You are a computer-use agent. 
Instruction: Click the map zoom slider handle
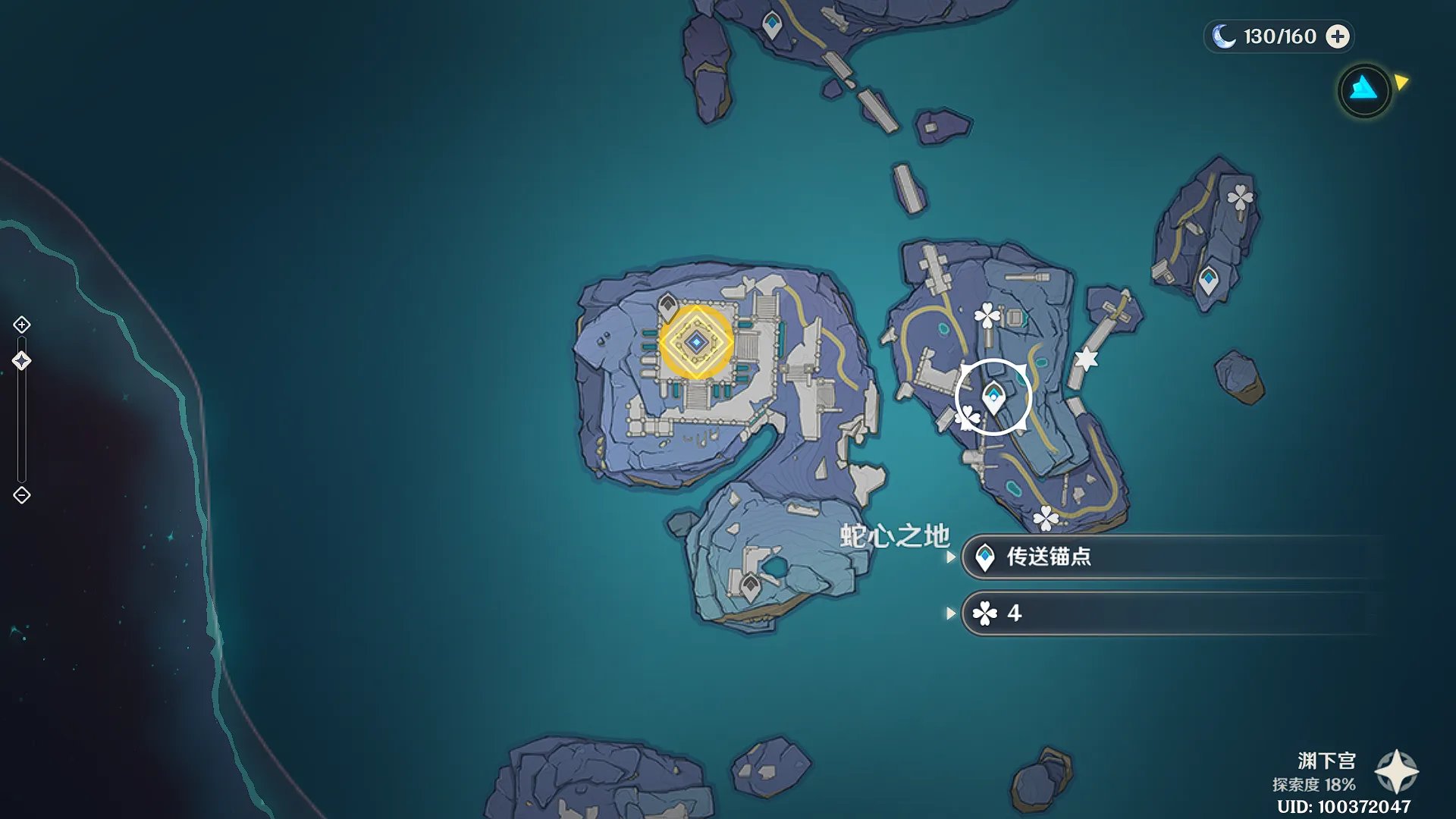(x=22, y=361)
